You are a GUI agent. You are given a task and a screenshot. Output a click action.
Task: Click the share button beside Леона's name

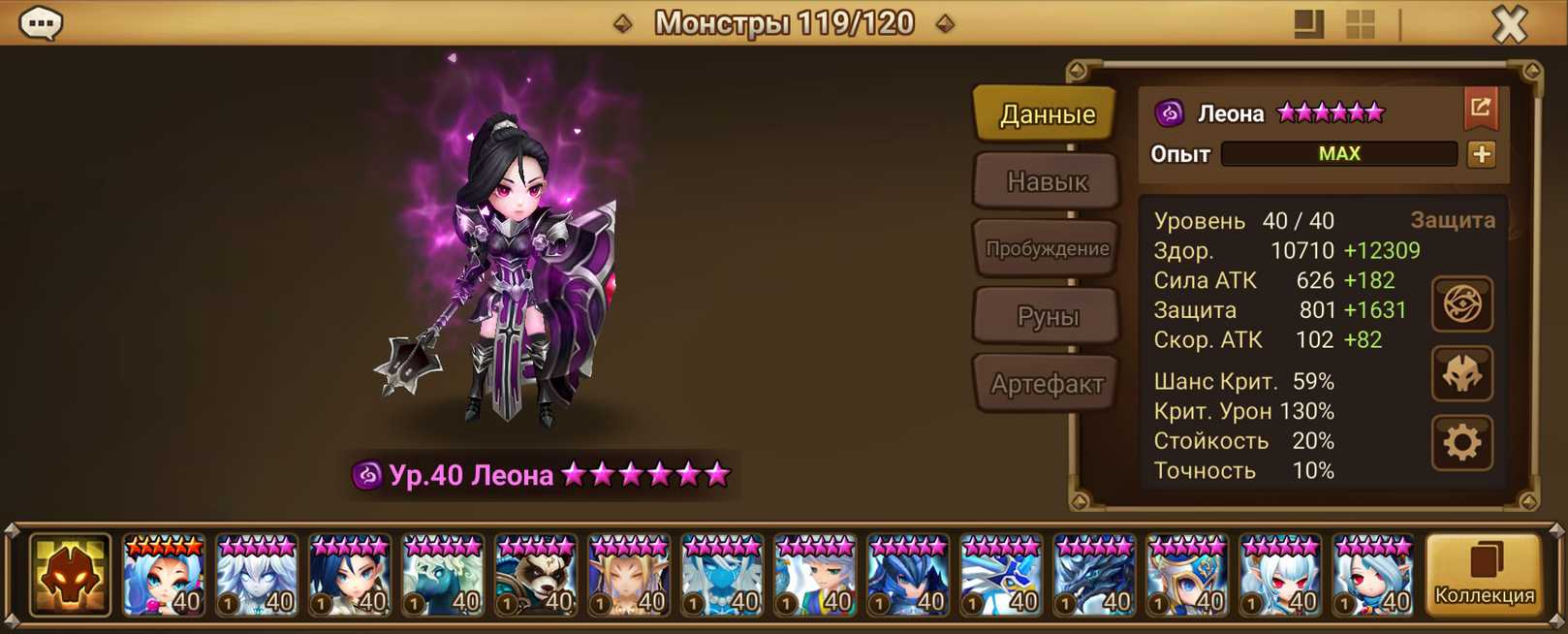[1480, 109]
